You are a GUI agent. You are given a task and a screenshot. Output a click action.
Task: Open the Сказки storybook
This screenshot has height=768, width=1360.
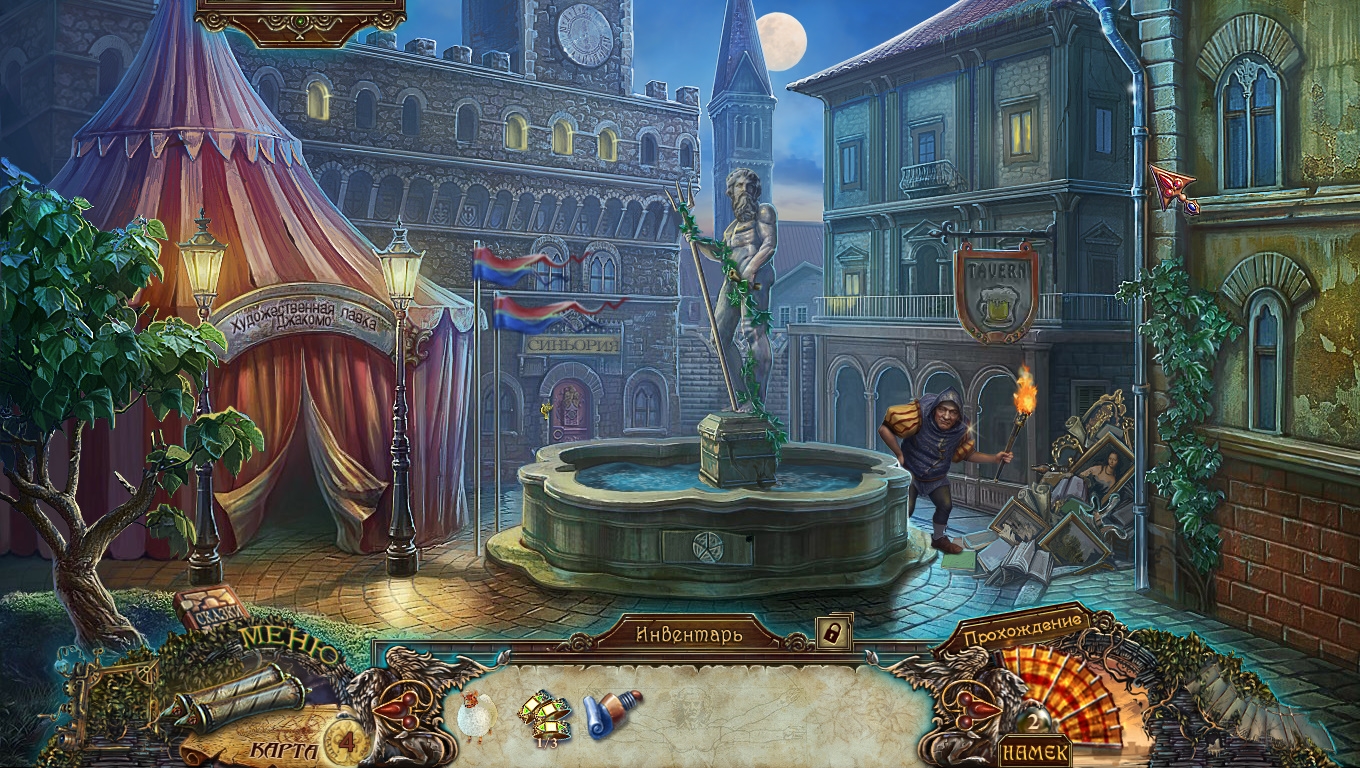tap(211, 606)
